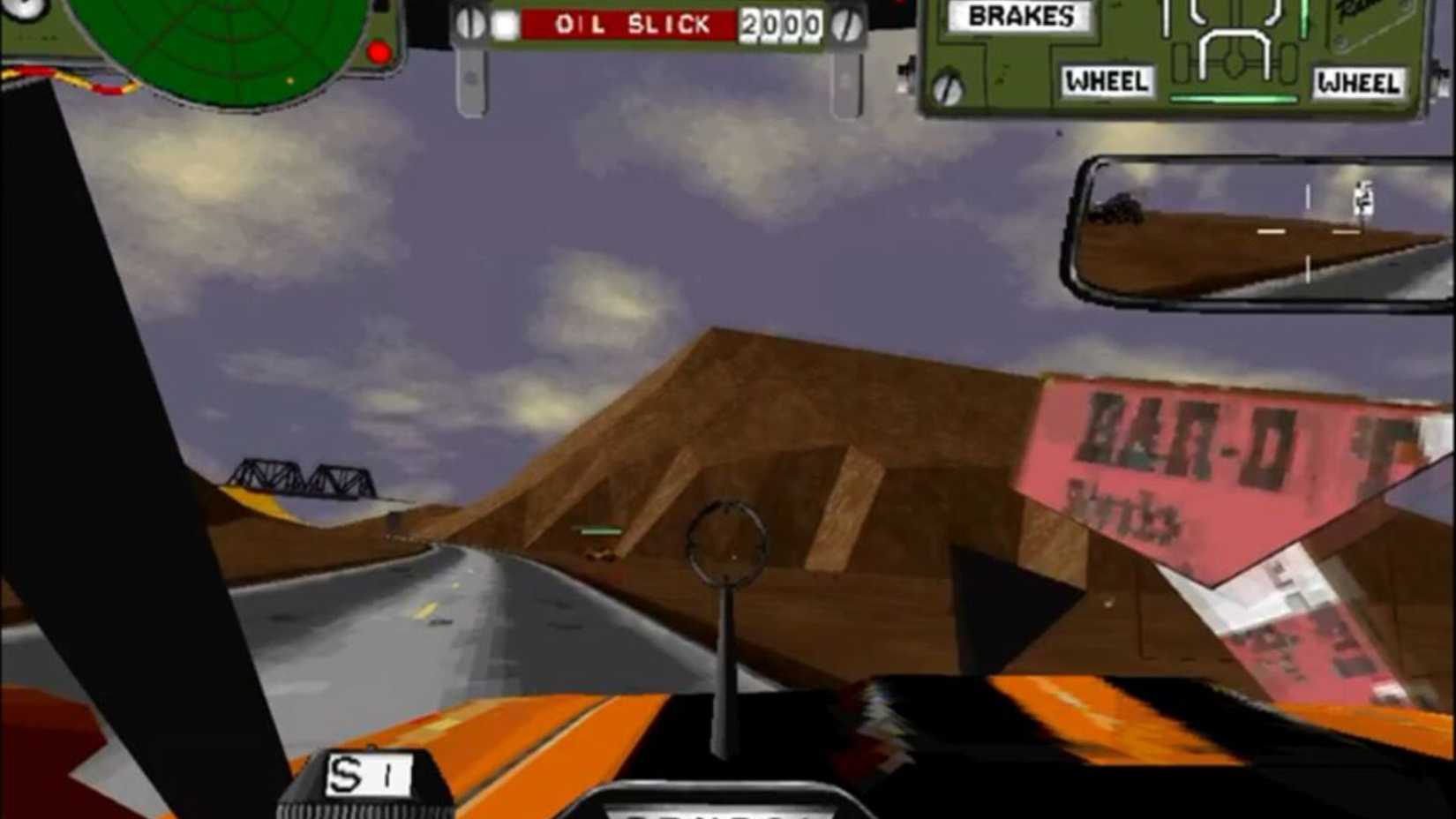The image size is (1456, 819).
Task: Select the BRAKES status label
Action: [1019, 16]
